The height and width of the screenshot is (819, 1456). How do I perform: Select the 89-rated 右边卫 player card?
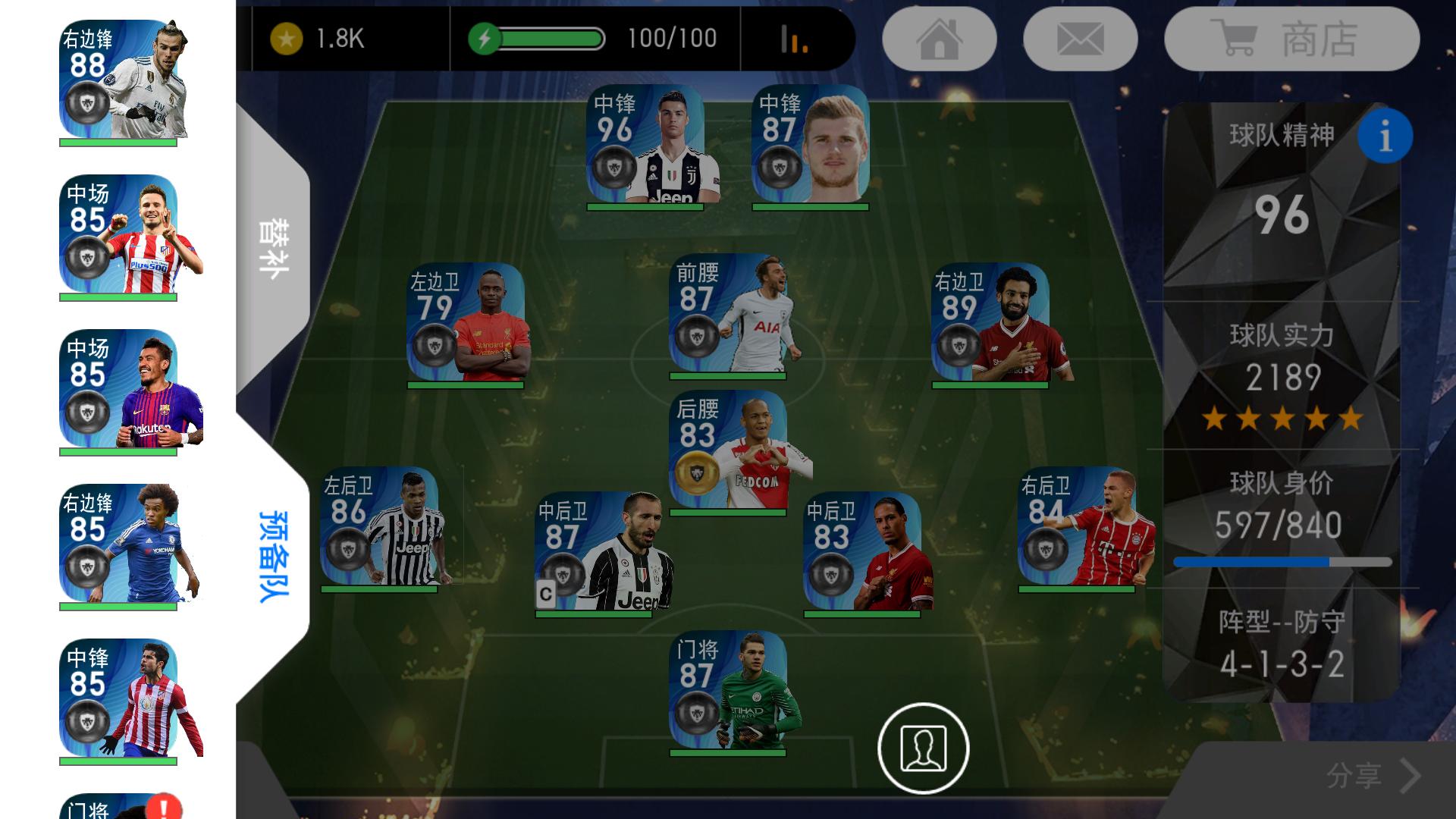click(990, 325)
